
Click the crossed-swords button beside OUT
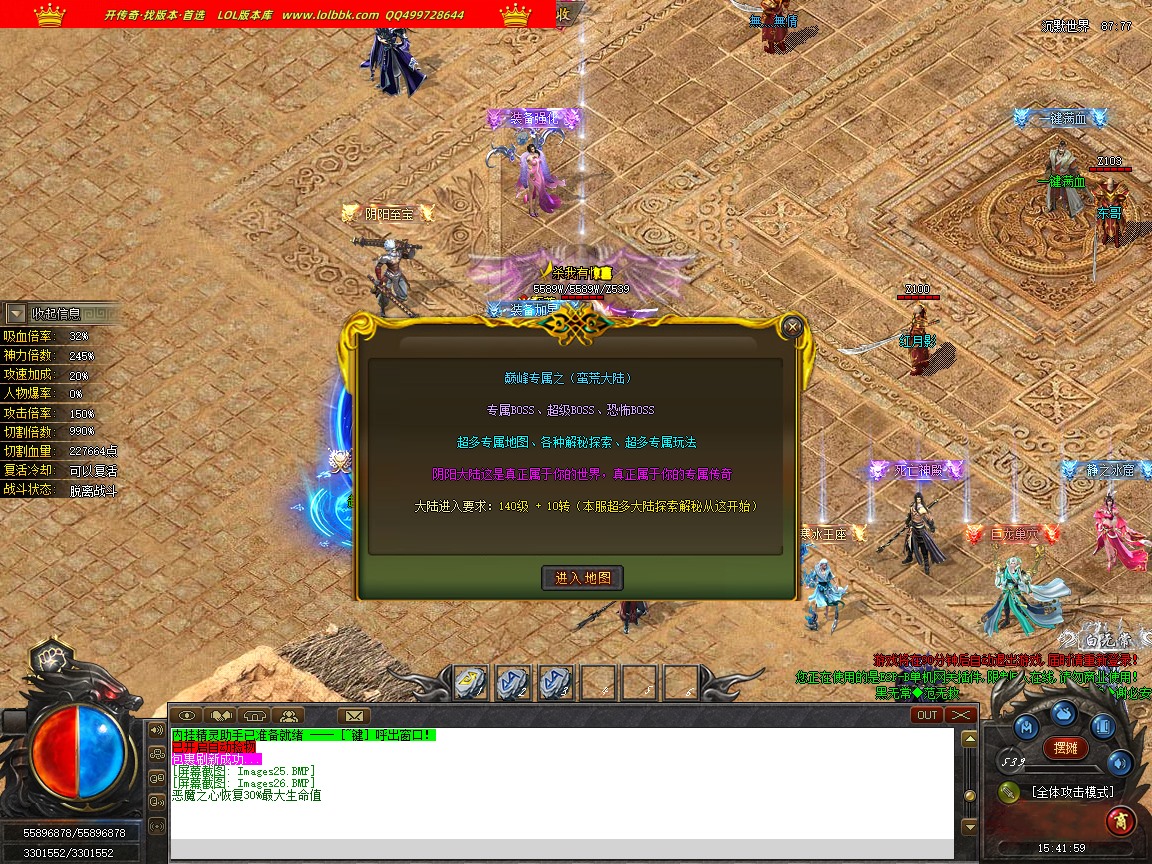click(x=960, y=715)
